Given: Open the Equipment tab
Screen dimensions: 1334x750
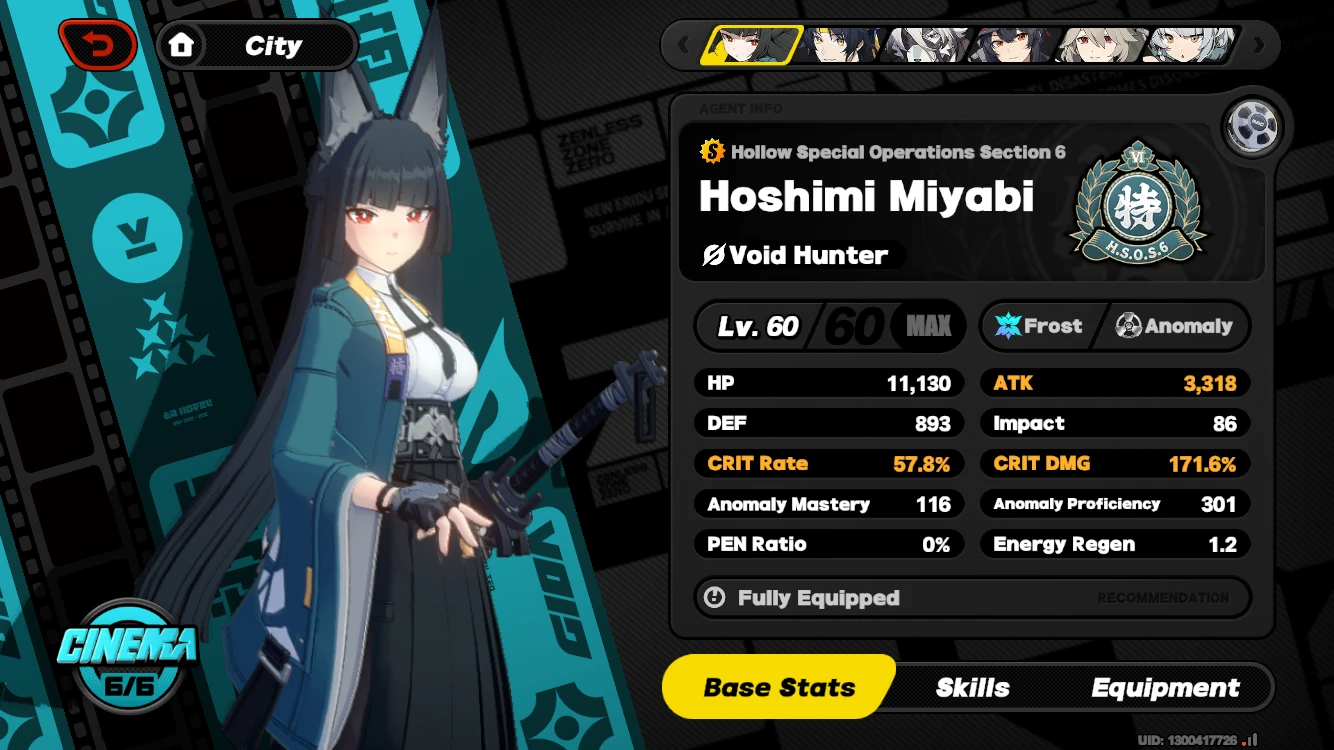Looking at the screenshot, I should point(1163,687).
